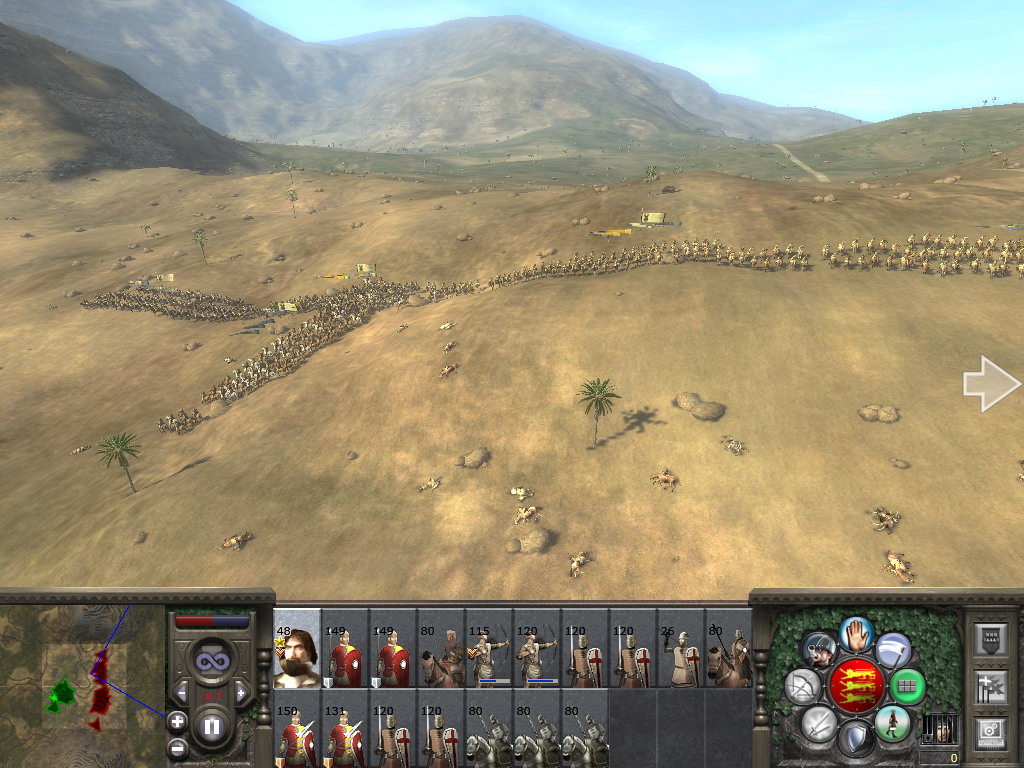Select the unit card with 26 men
The height and width of the screenshot is (768, 1024).
tap(681, 649)
